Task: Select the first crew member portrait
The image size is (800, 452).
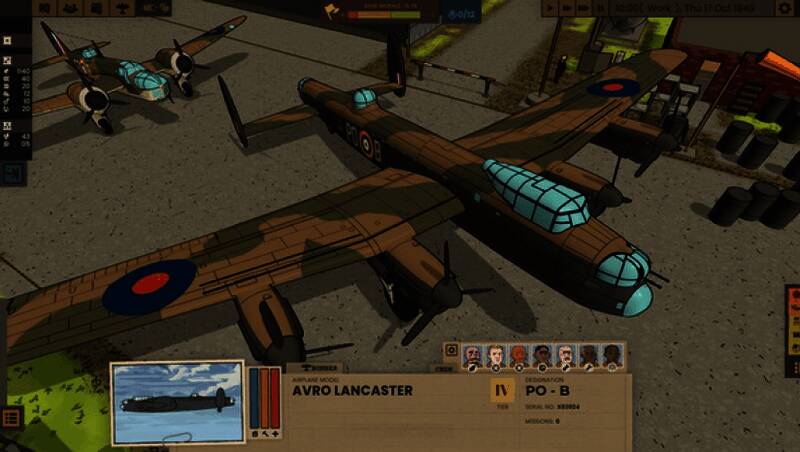Action: [473, 355]
